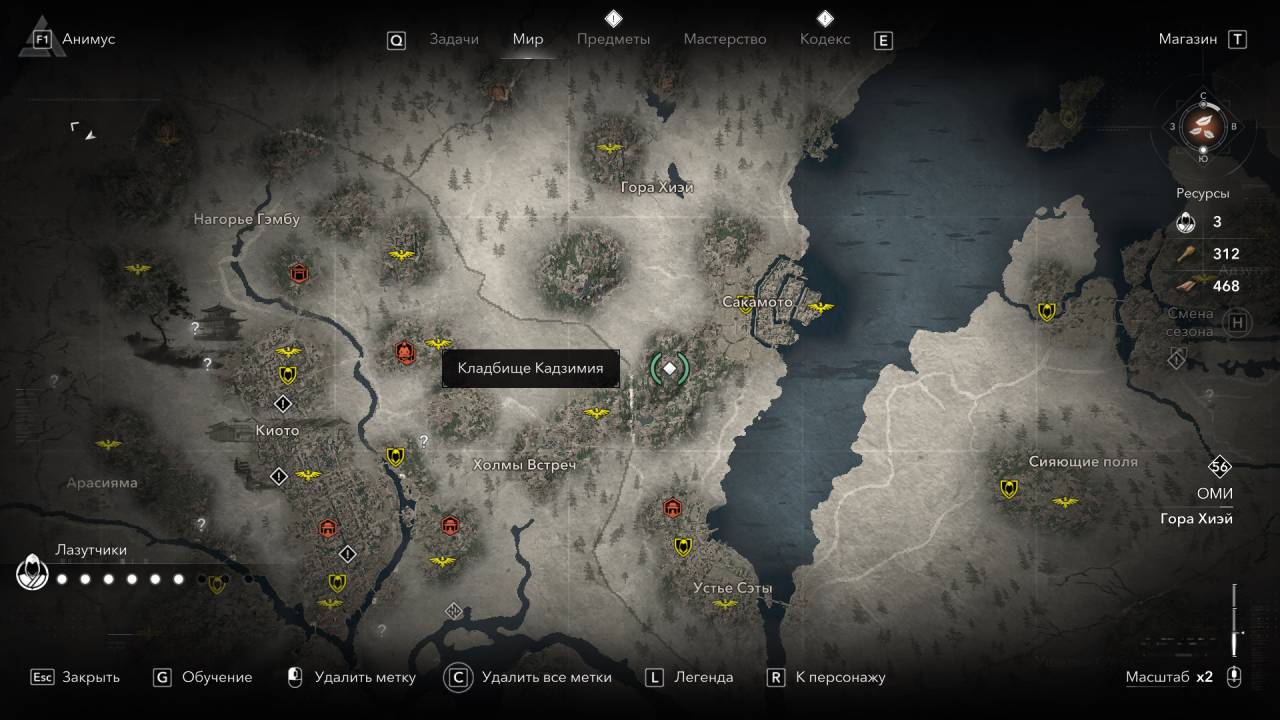1280x720 pixels.
Task: Switch to the Мир tab
Action: tap(528, 39)
